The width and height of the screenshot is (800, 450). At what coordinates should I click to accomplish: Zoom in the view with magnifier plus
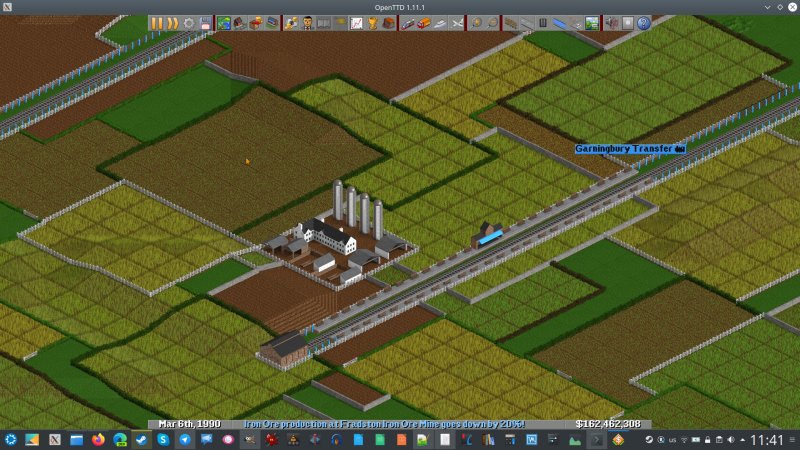coord(475,22)
